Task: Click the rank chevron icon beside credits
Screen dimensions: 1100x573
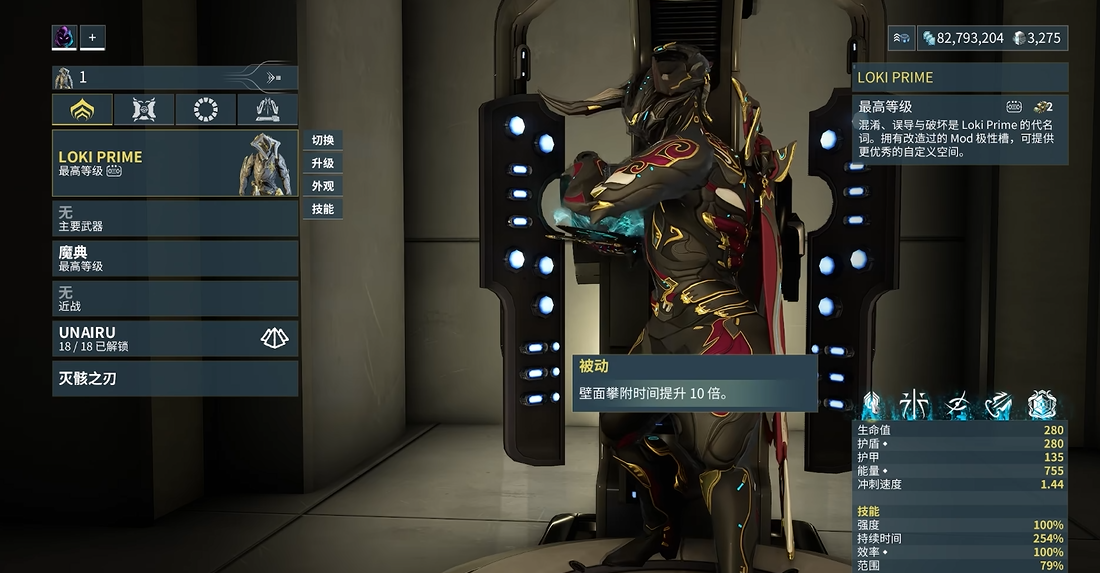Action: click(x=902, y=38)
